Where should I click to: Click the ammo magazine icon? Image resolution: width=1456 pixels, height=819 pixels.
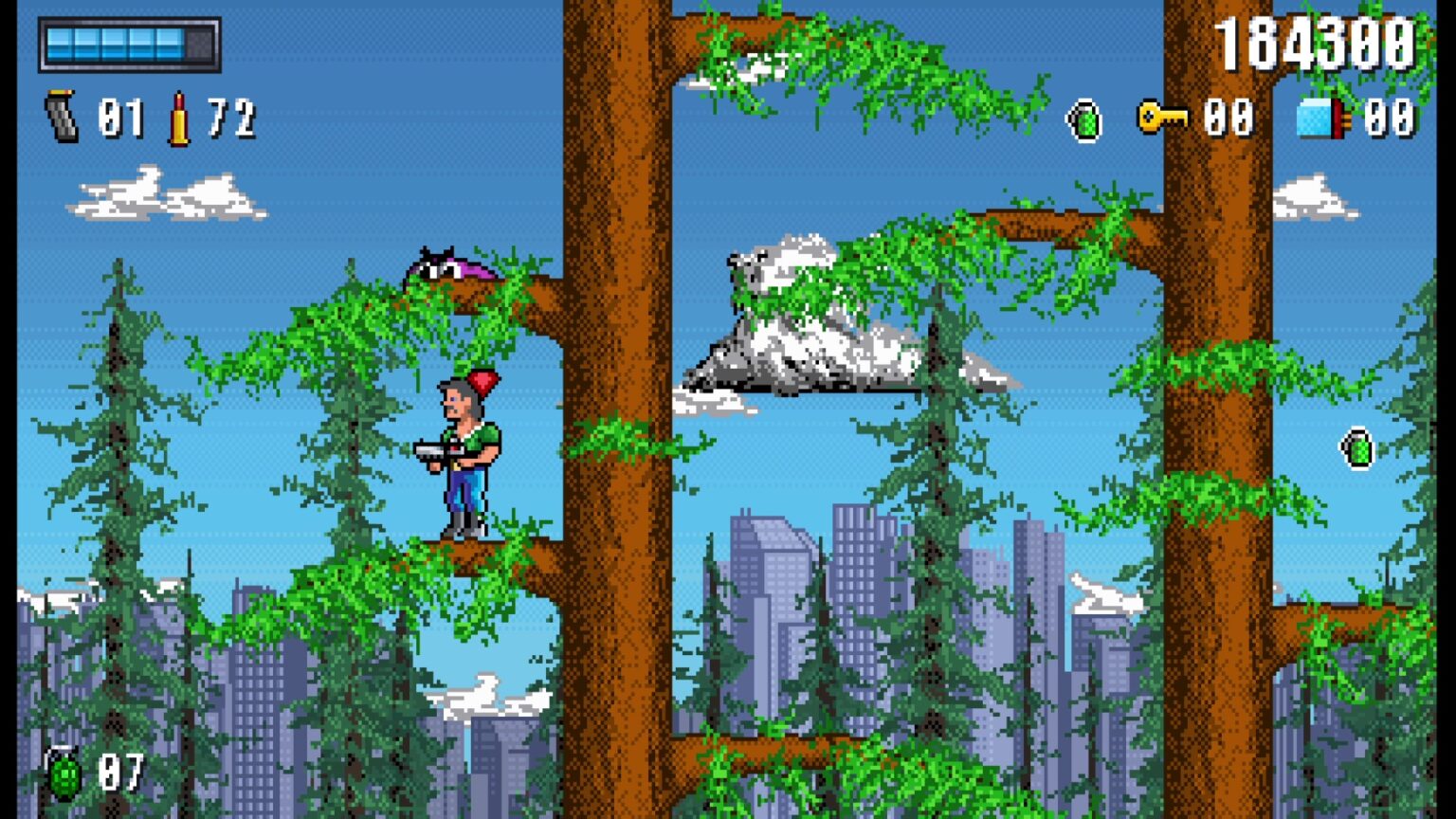(x=63, y=118)
